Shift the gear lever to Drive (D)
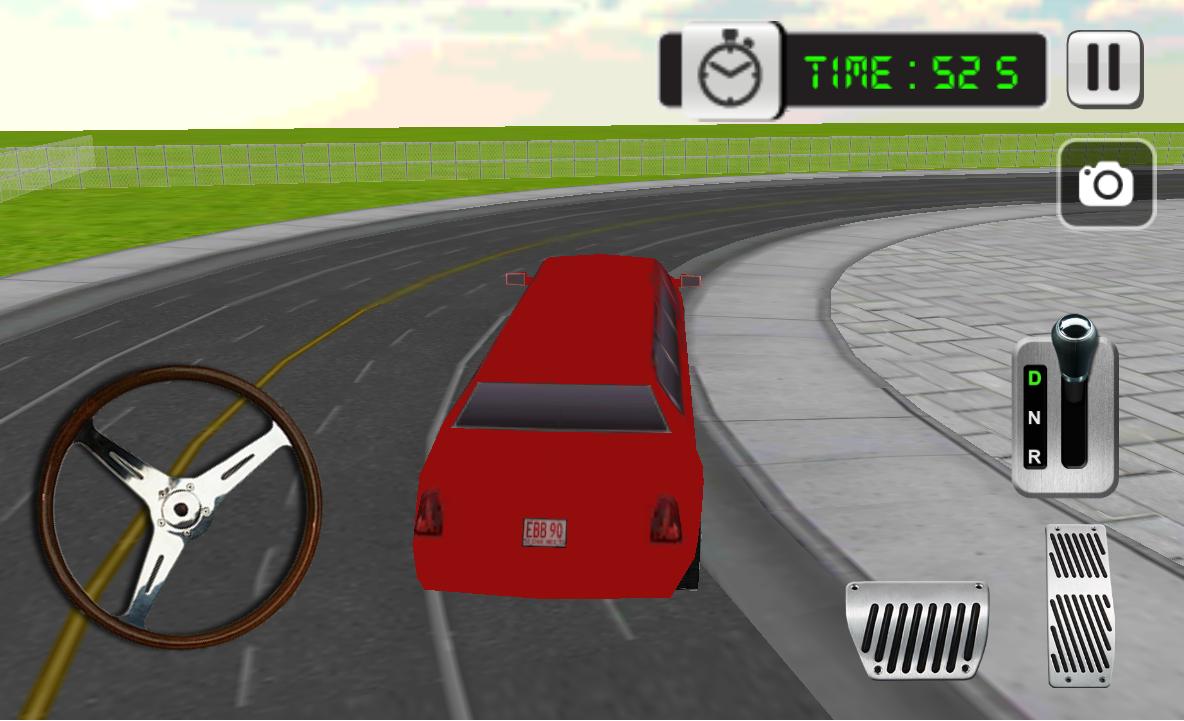The height and width of the screenshot is (721, 1184). (x=1035, y=378)
